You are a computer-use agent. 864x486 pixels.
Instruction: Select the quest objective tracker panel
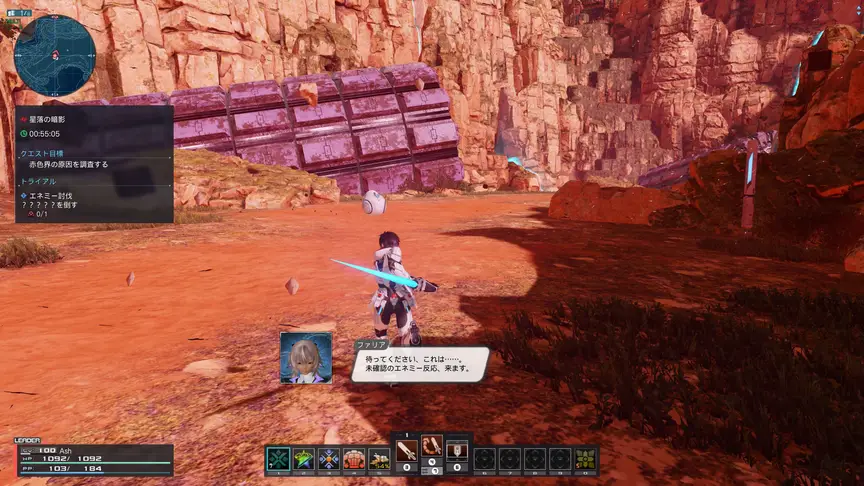[94, 164]
